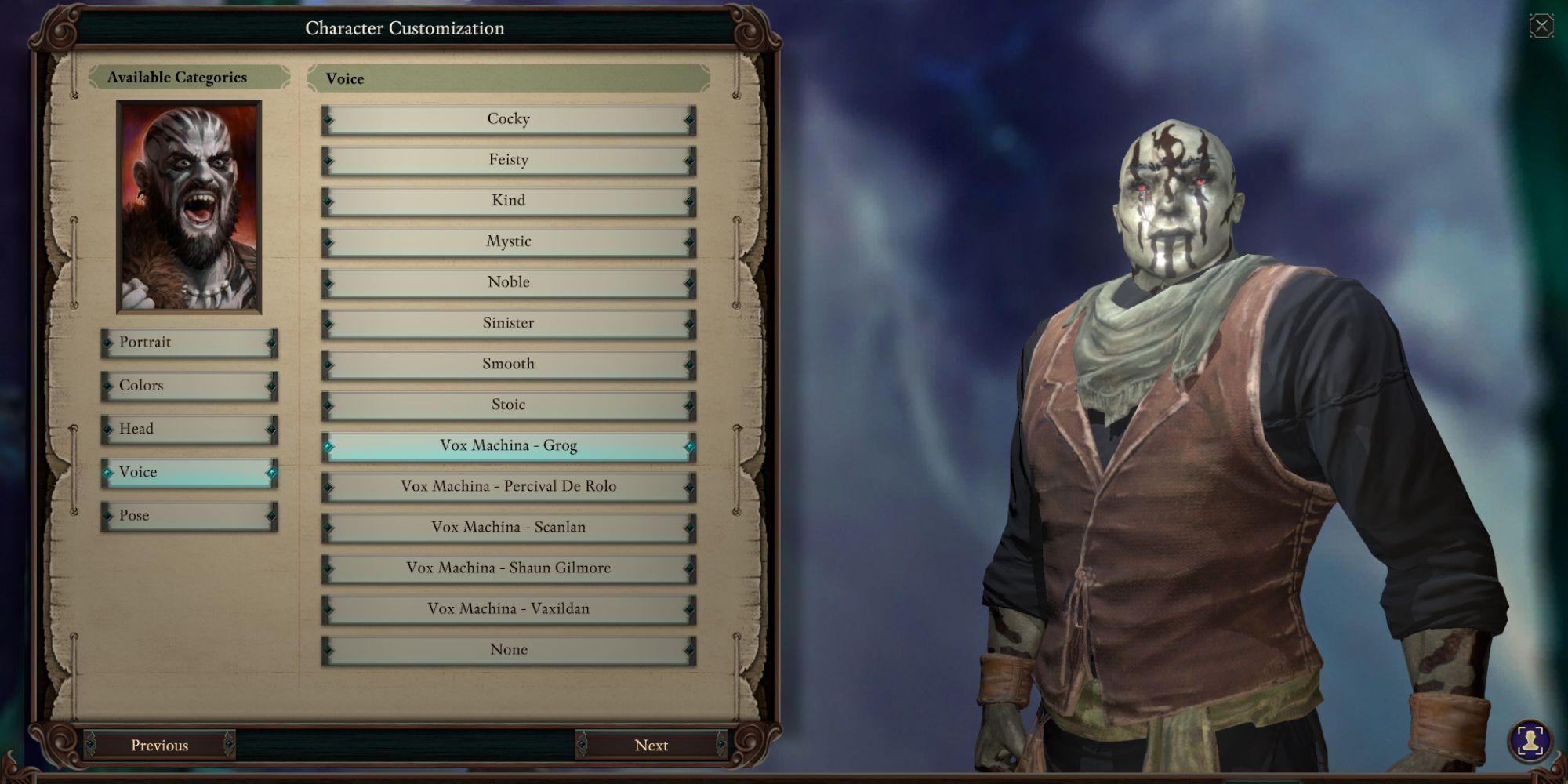
Task: Click the diamond marker on Vox Machina - Grog
Action: coord(329,445)
